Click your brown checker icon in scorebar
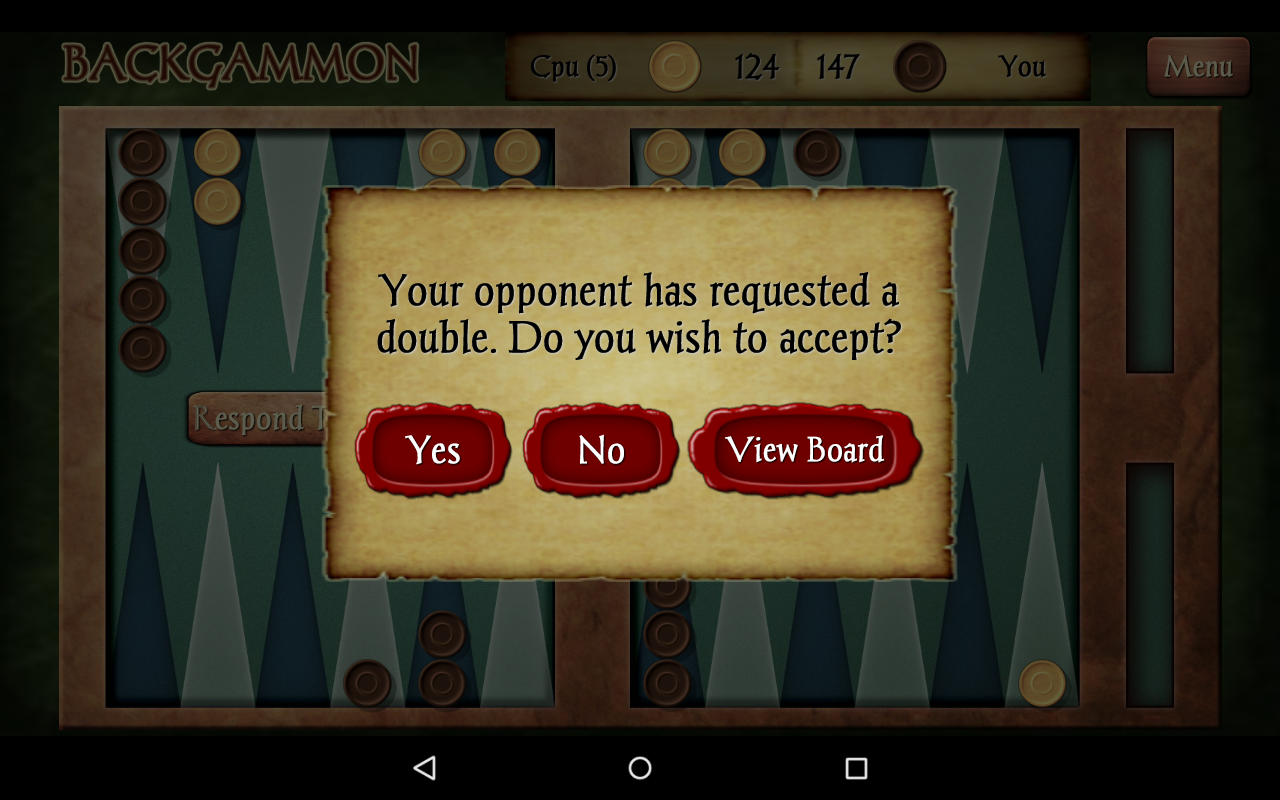The image size is (1280, 800). click(920, 68)
